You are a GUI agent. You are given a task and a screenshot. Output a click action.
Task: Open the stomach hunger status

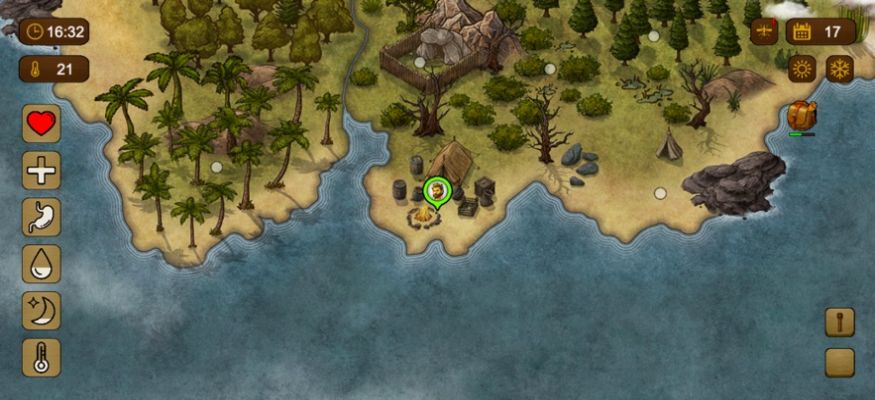point(41,217)
